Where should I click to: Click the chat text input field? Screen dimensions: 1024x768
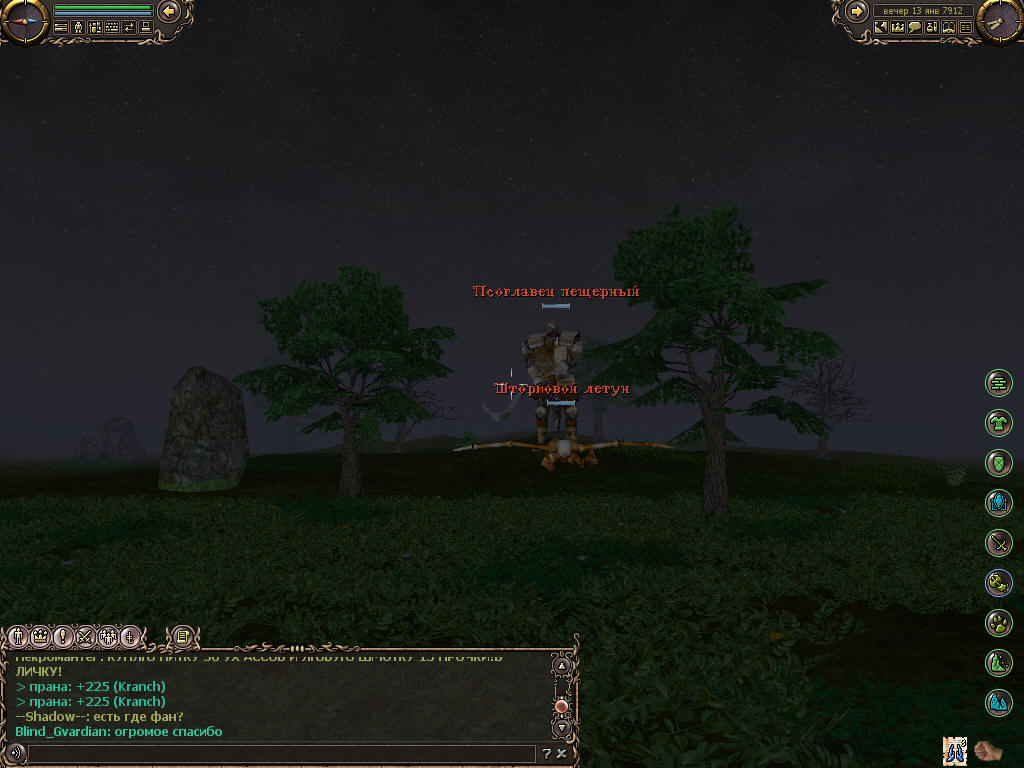280,754
